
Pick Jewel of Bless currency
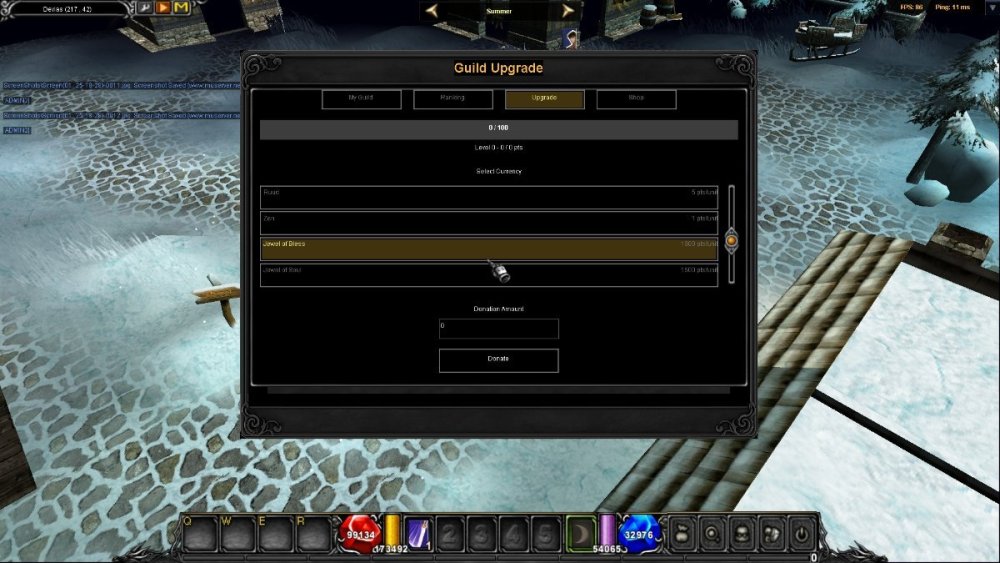tap(489, 249)
